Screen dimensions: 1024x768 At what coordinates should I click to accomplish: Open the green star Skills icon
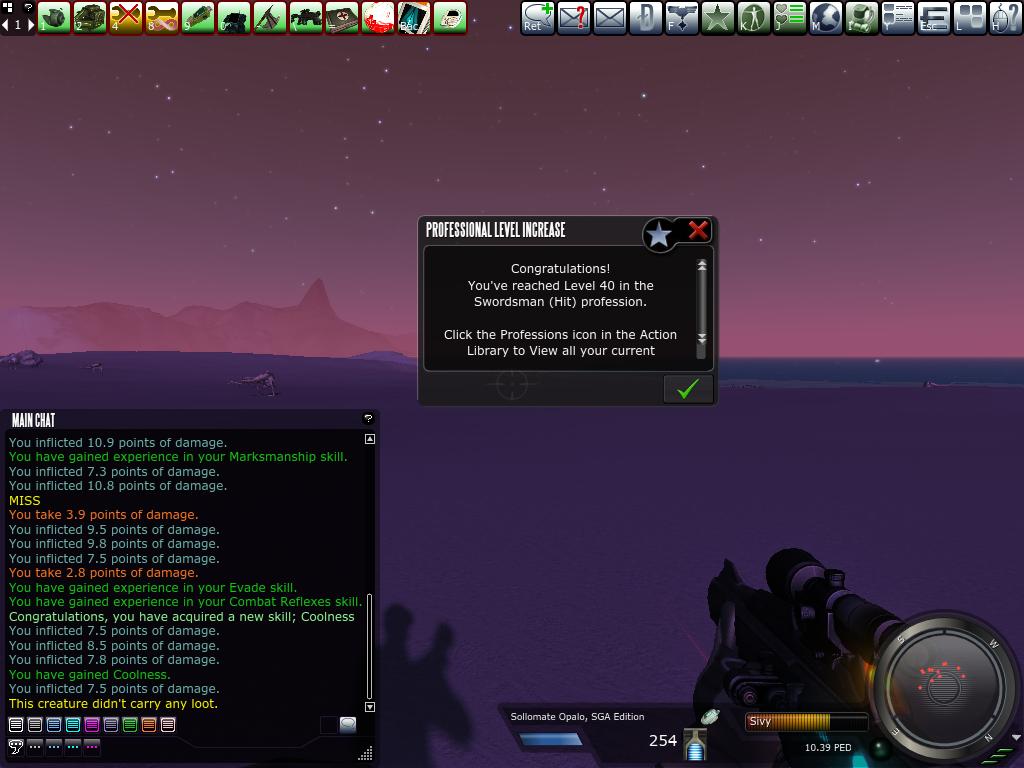coord(718,17)
